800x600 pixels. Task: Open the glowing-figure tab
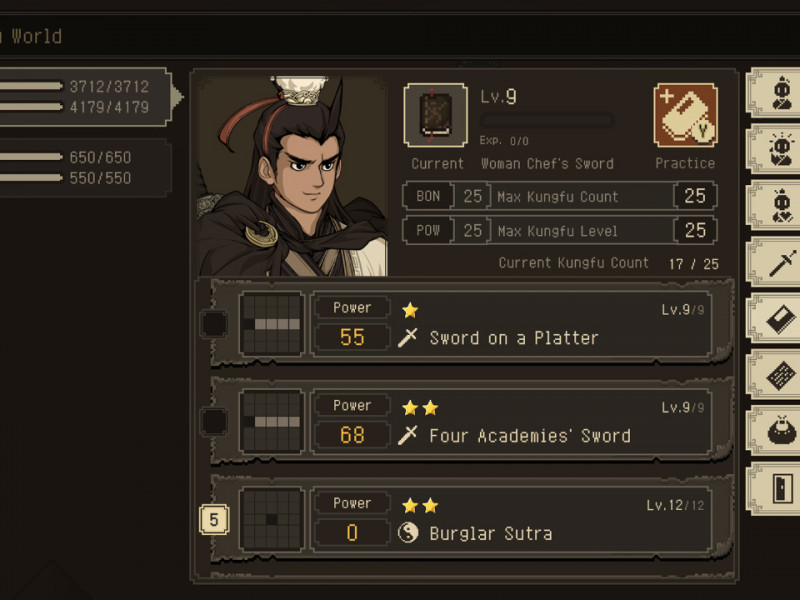778,151
